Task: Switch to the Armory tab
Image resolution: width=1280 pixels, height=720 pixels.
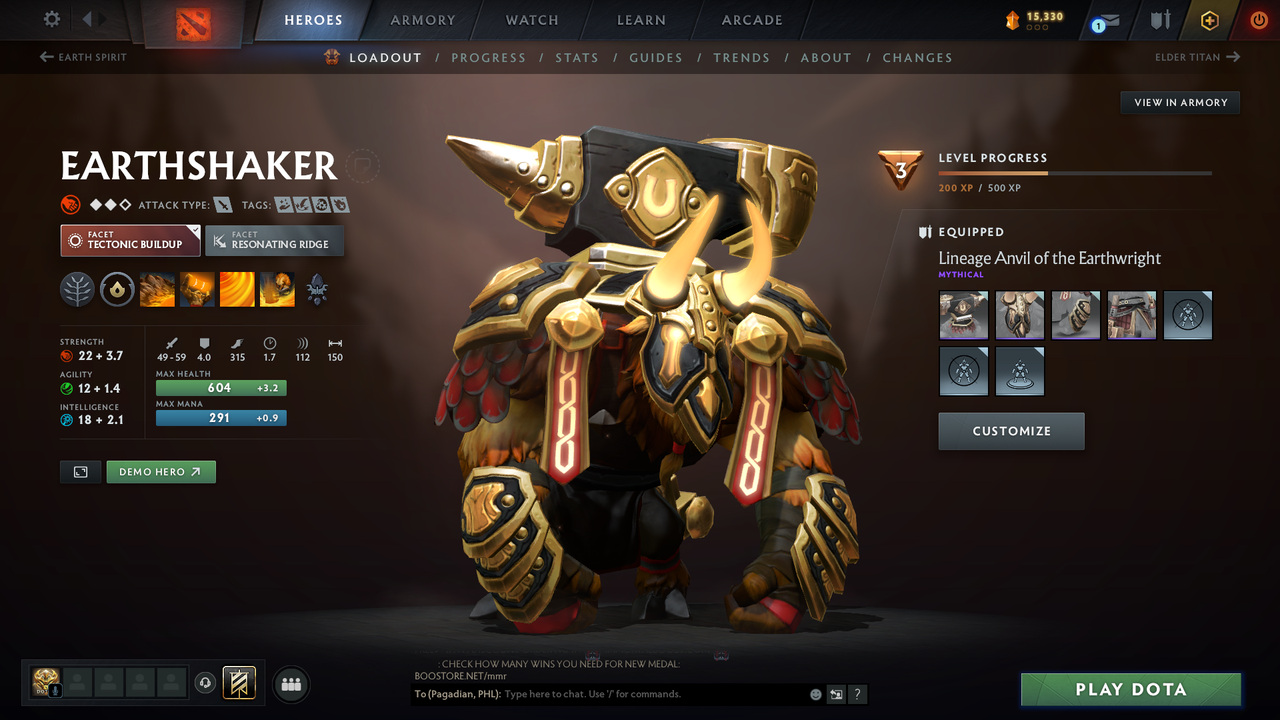Action: (422, 20)
